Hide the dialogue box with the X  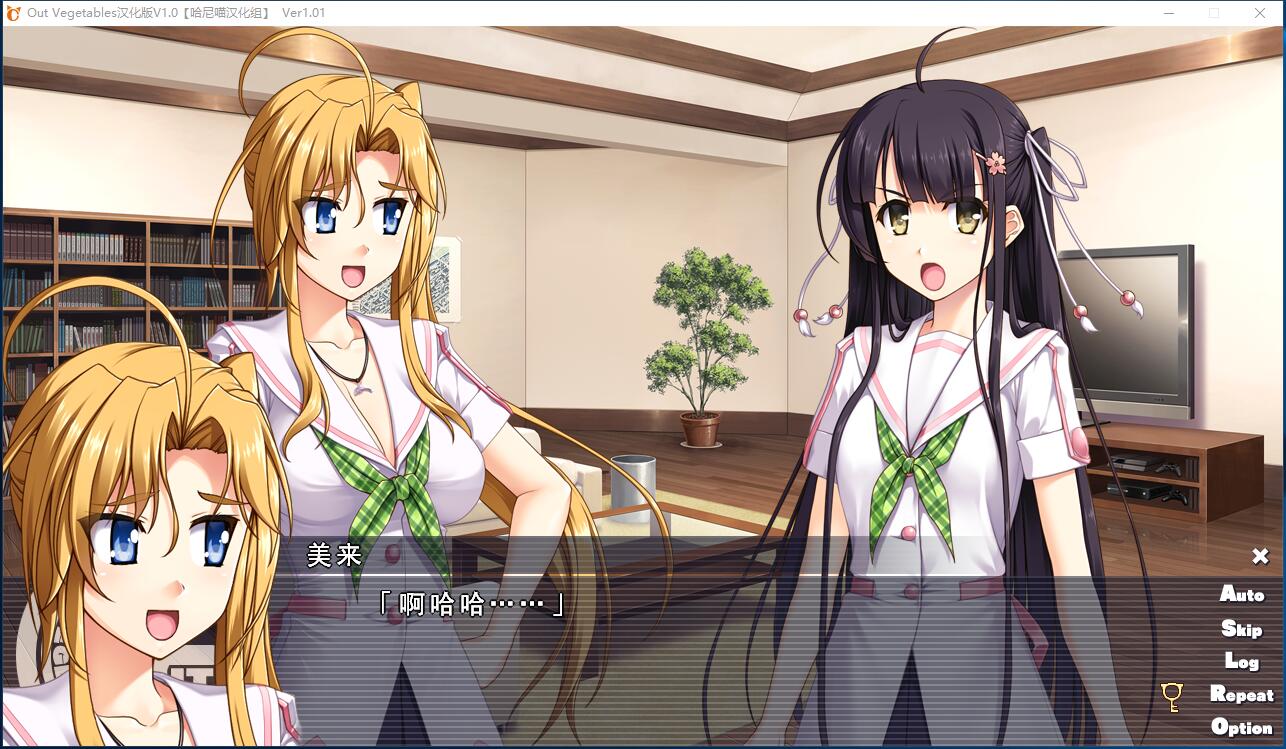[1260, 556]
